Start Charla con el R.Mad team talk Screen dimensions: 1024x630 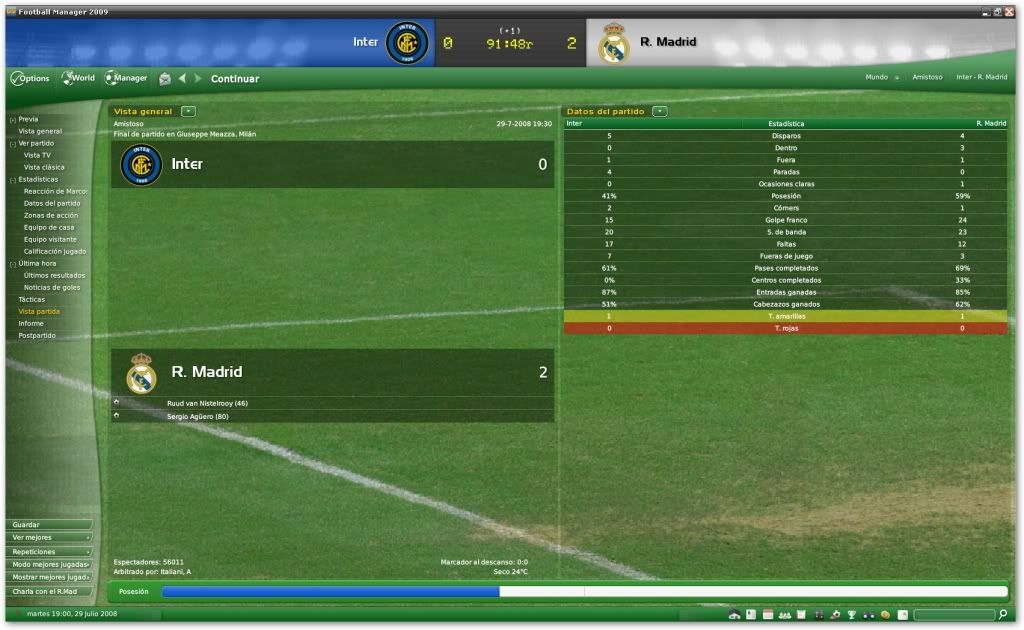coord(48,590)
